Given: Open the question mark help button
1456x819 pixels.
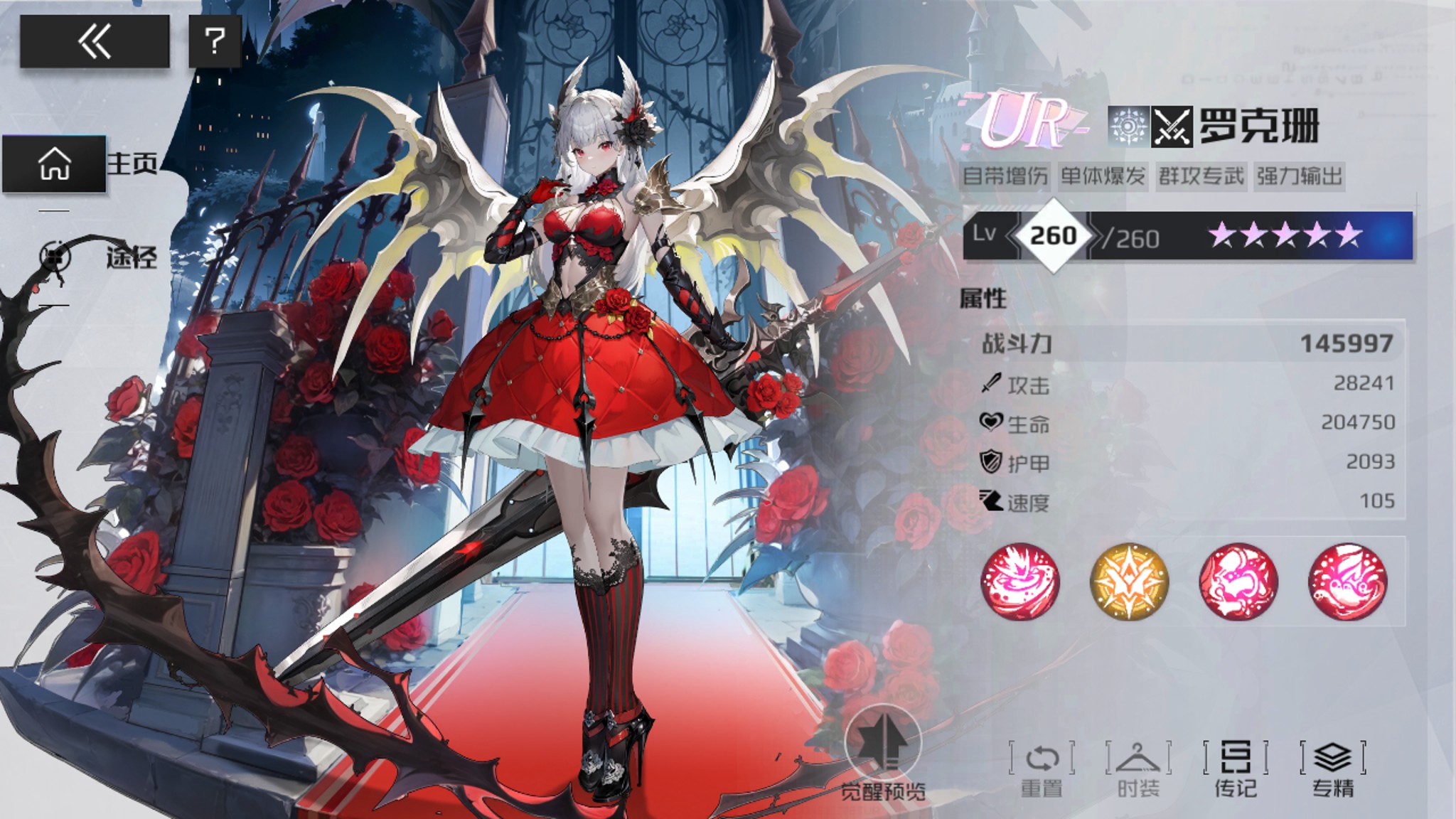Looking at the screenshot, I should tap(215, 41).
